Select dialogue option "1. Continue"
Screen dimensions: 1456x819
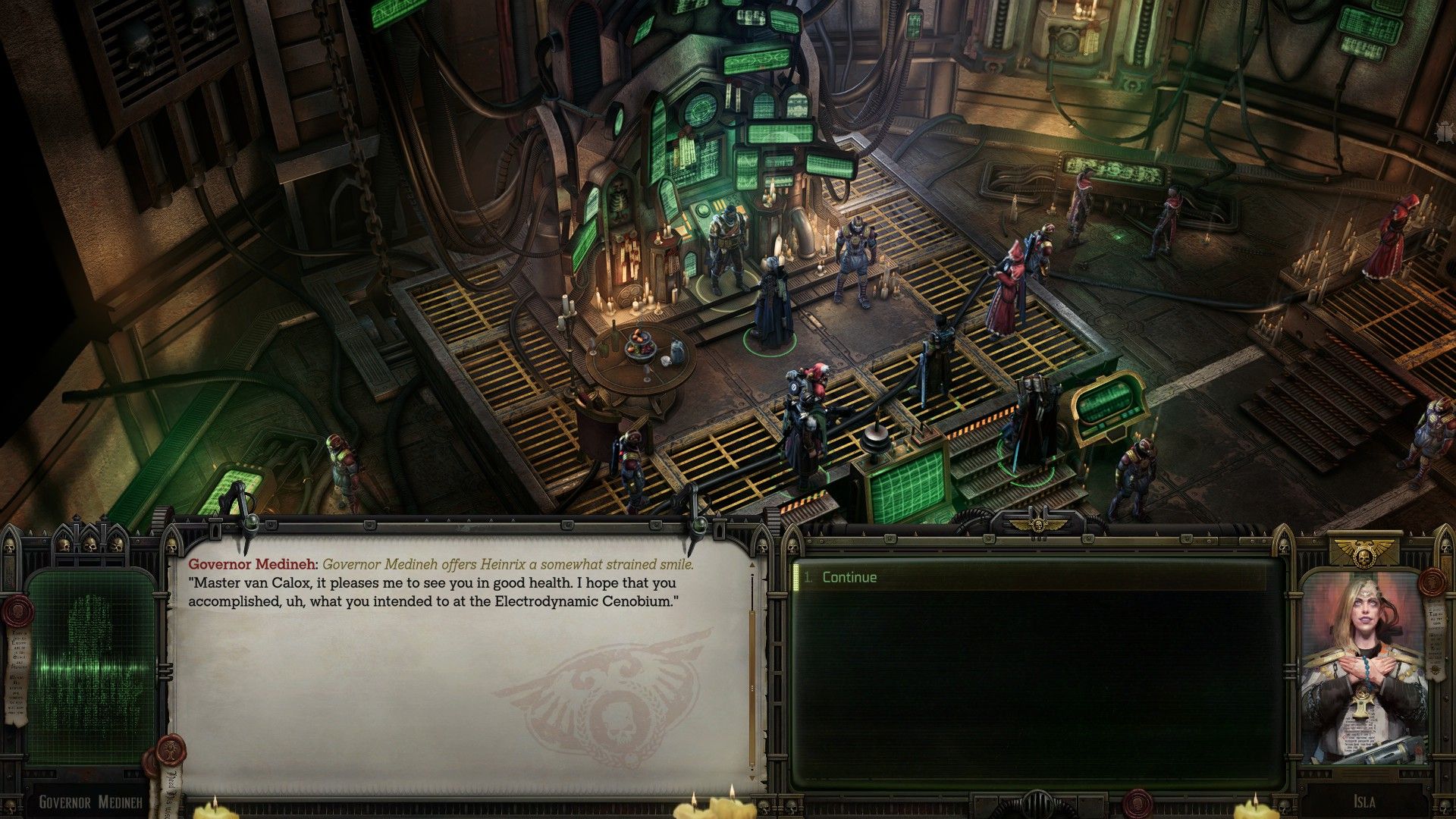point(849,577)
